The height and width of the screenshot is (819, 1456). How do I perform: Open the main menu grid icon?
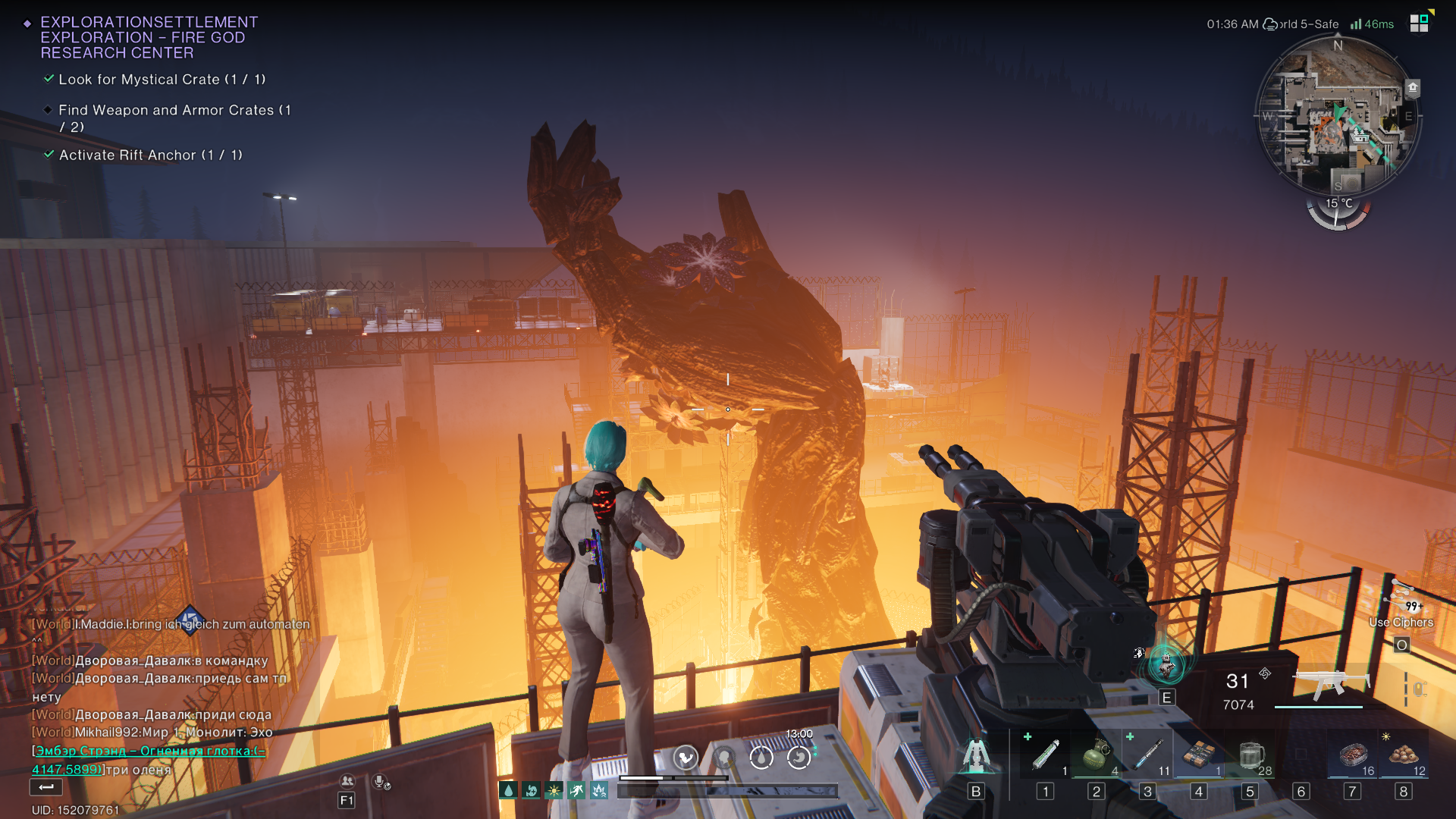click(x=1419, y=24)
